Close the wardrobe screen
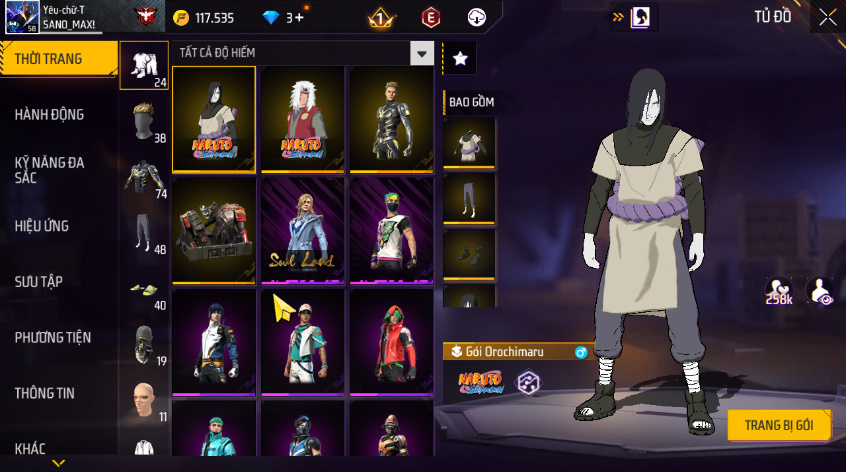The image size is (846, 472). click(827, 17)
